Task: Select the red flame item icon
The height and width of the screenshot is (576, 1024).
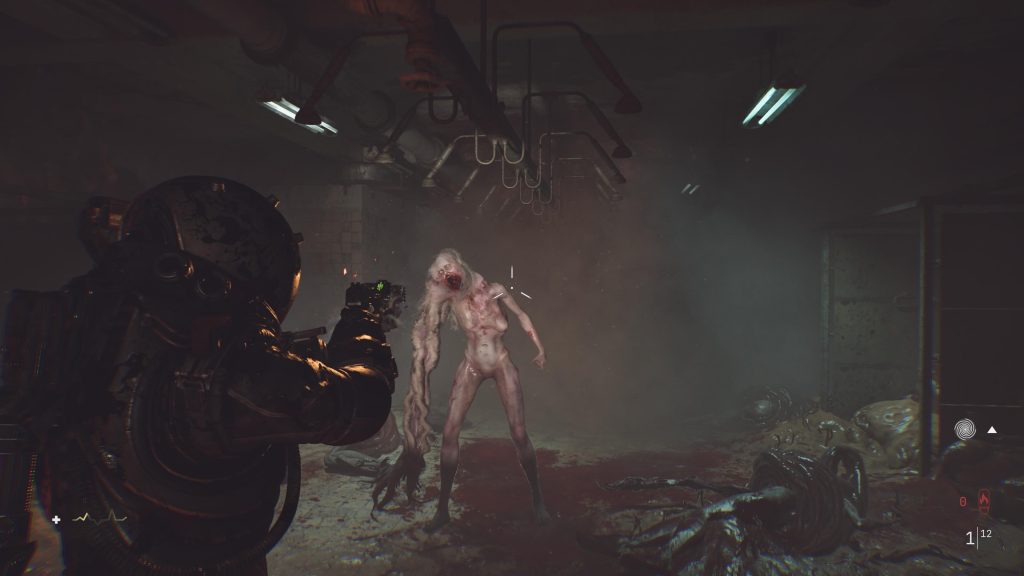Action: point(982,499)
